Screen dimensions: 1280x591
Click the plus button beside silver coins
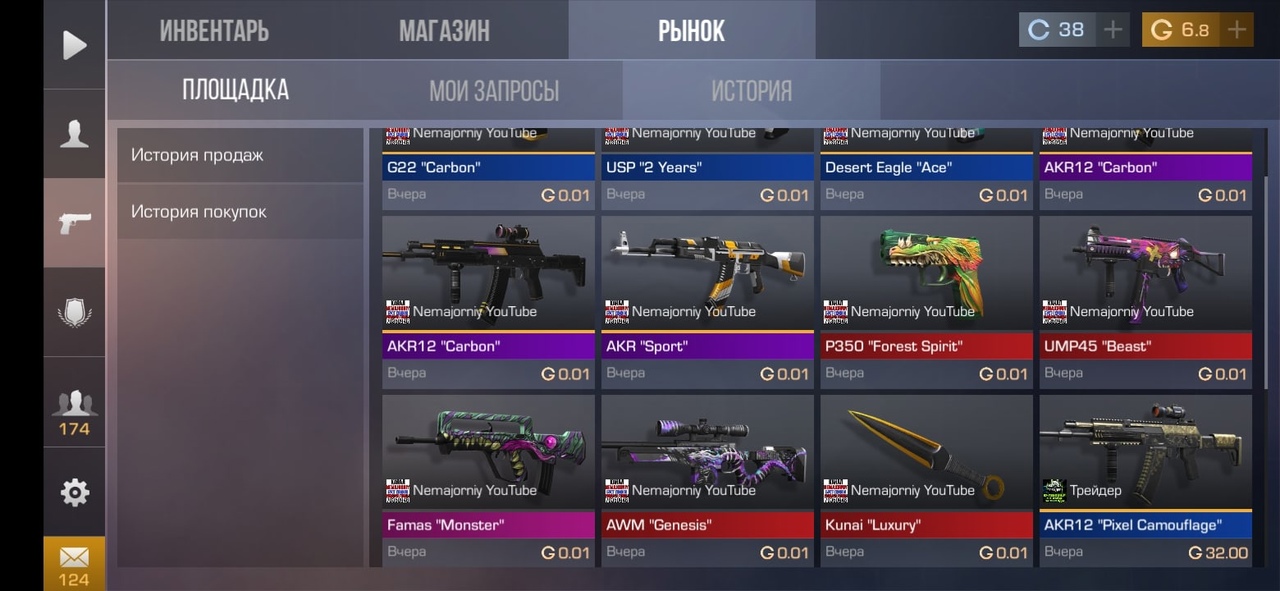click(1113, 30)
